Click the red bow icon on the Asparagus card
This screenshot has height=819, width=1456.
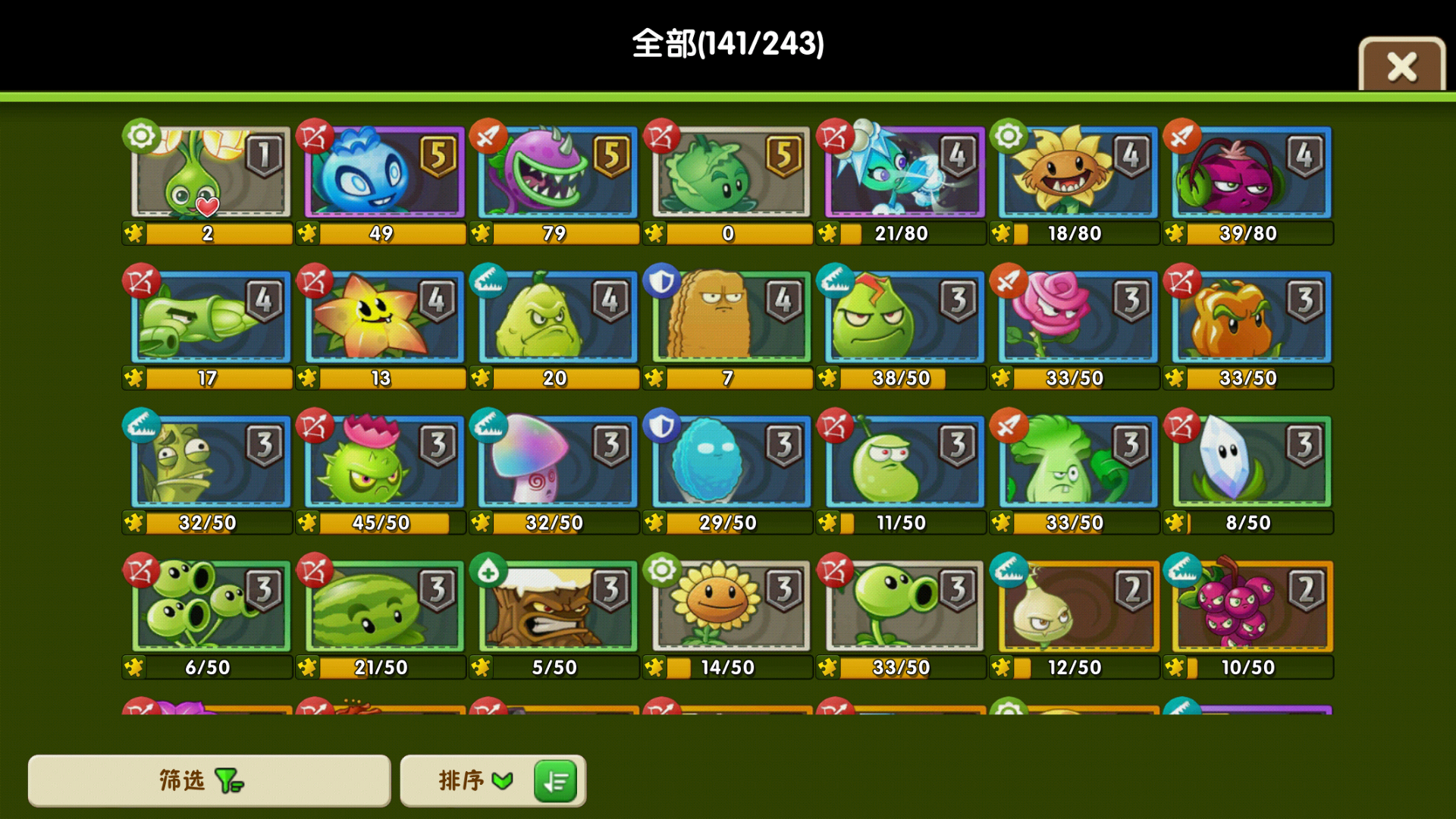142,281
